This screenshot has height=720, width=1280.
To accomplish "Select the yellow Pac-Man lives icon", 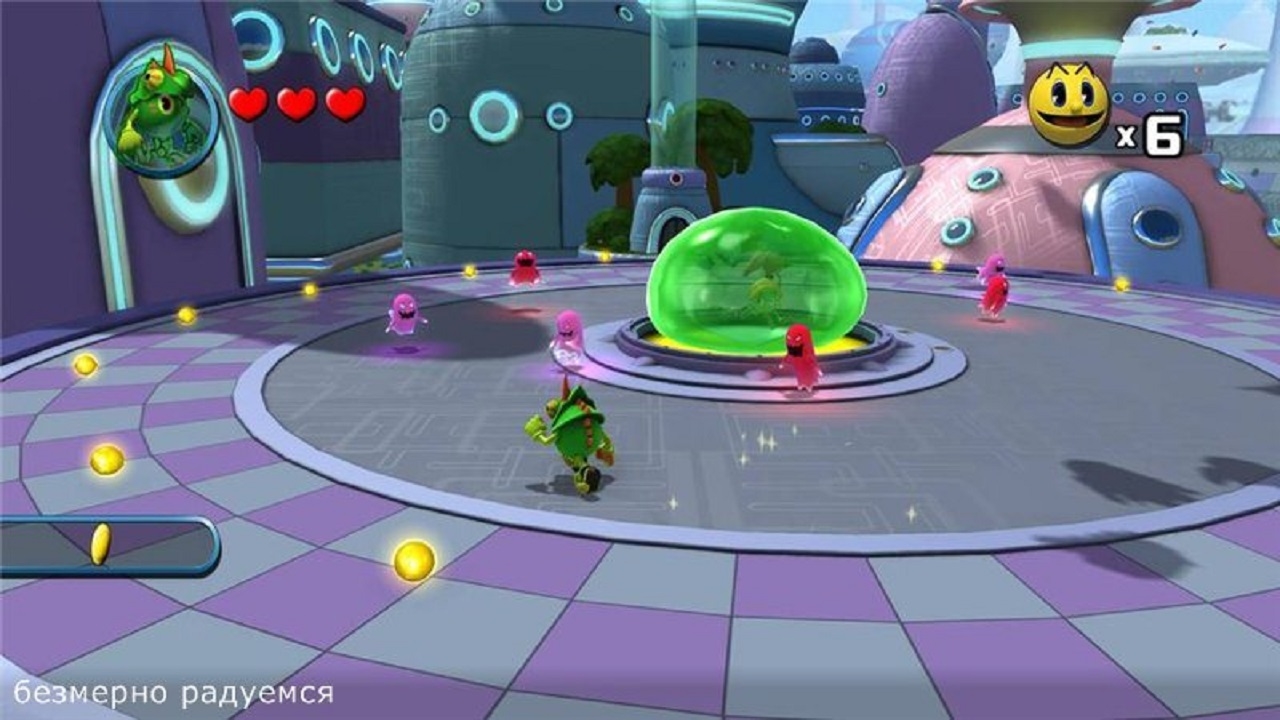I will tap(1068, 104).
